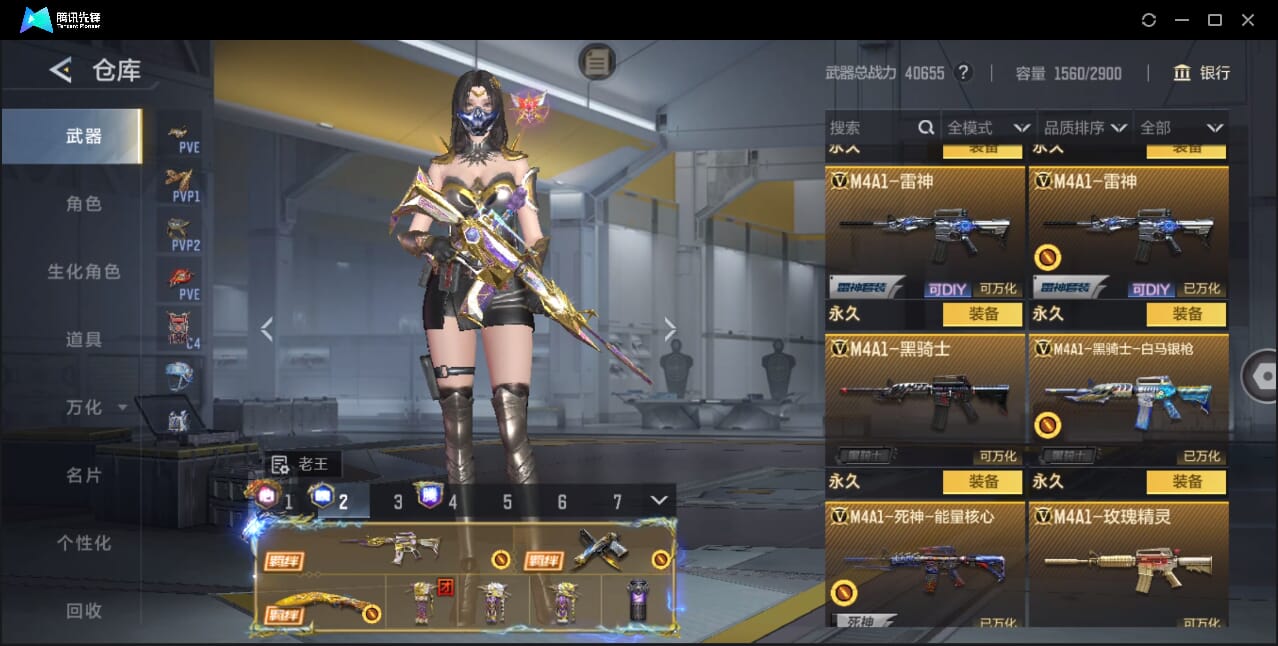Switch to loadout slot 5

pos(507,502)
